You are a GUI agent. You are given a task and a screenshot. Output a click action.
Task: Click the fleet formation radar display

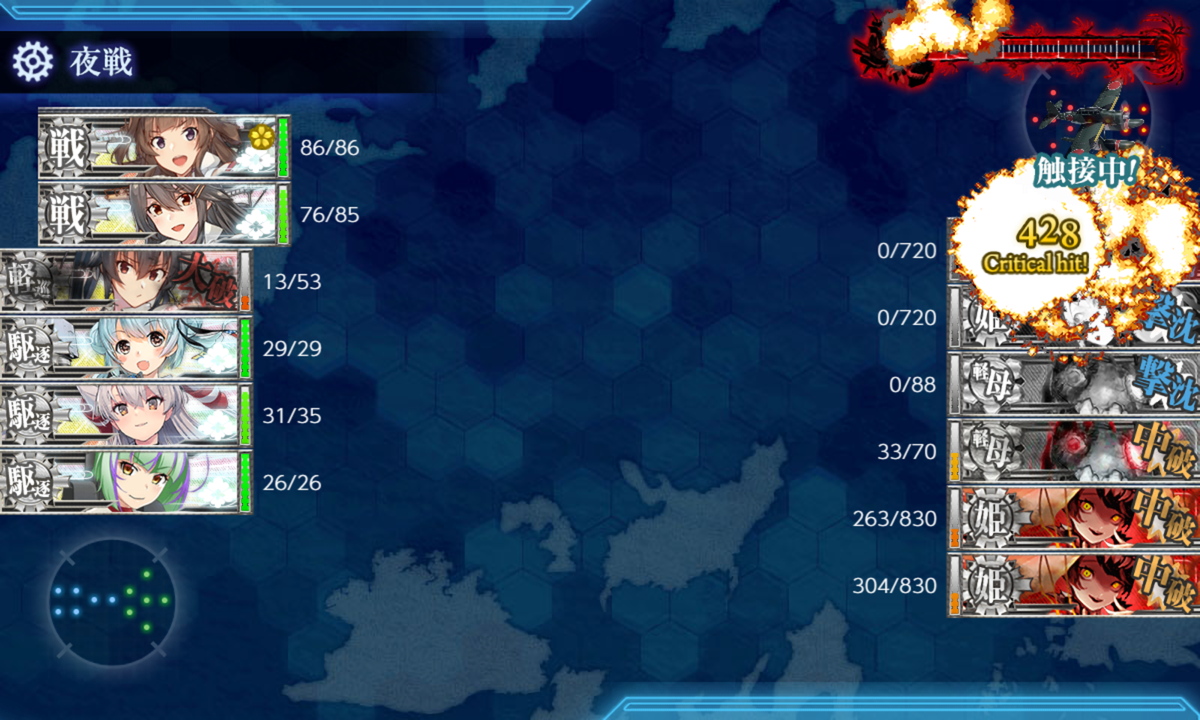111,602
